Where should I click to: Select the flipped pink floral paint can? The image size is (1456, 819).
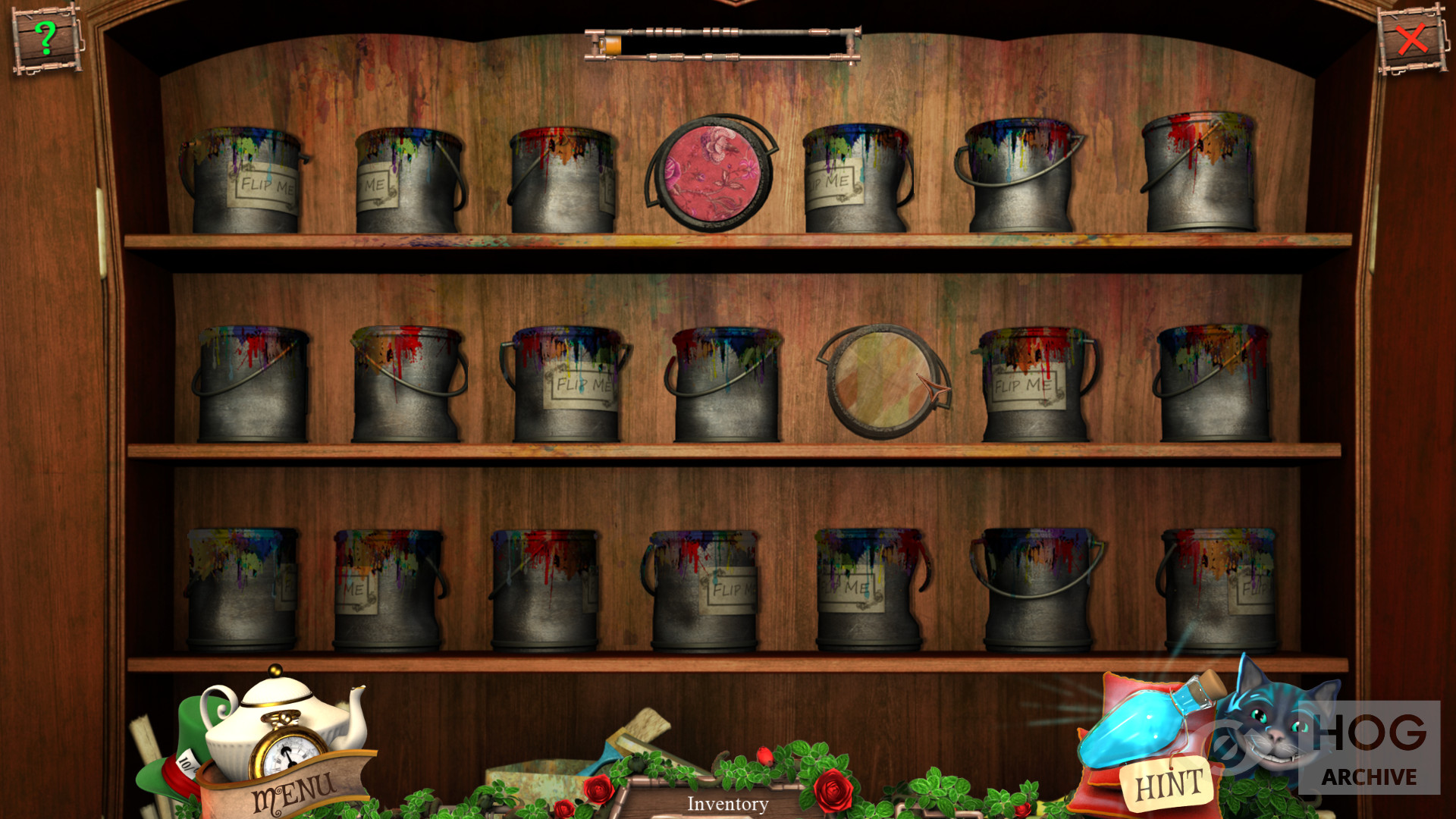[x=711, y=174]
